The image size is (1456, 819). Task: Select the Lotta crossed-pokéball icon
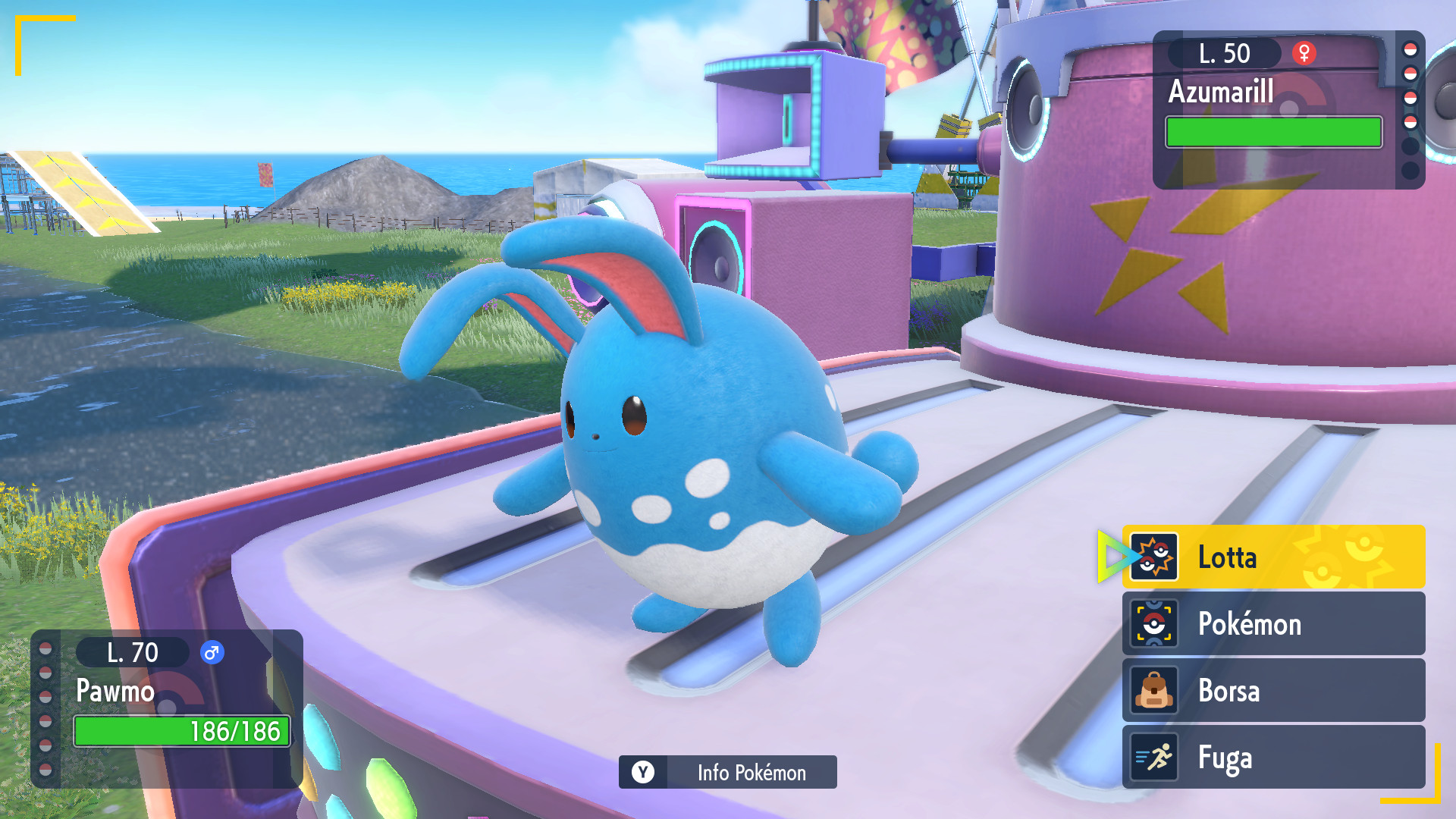[x=1154, y=557]
